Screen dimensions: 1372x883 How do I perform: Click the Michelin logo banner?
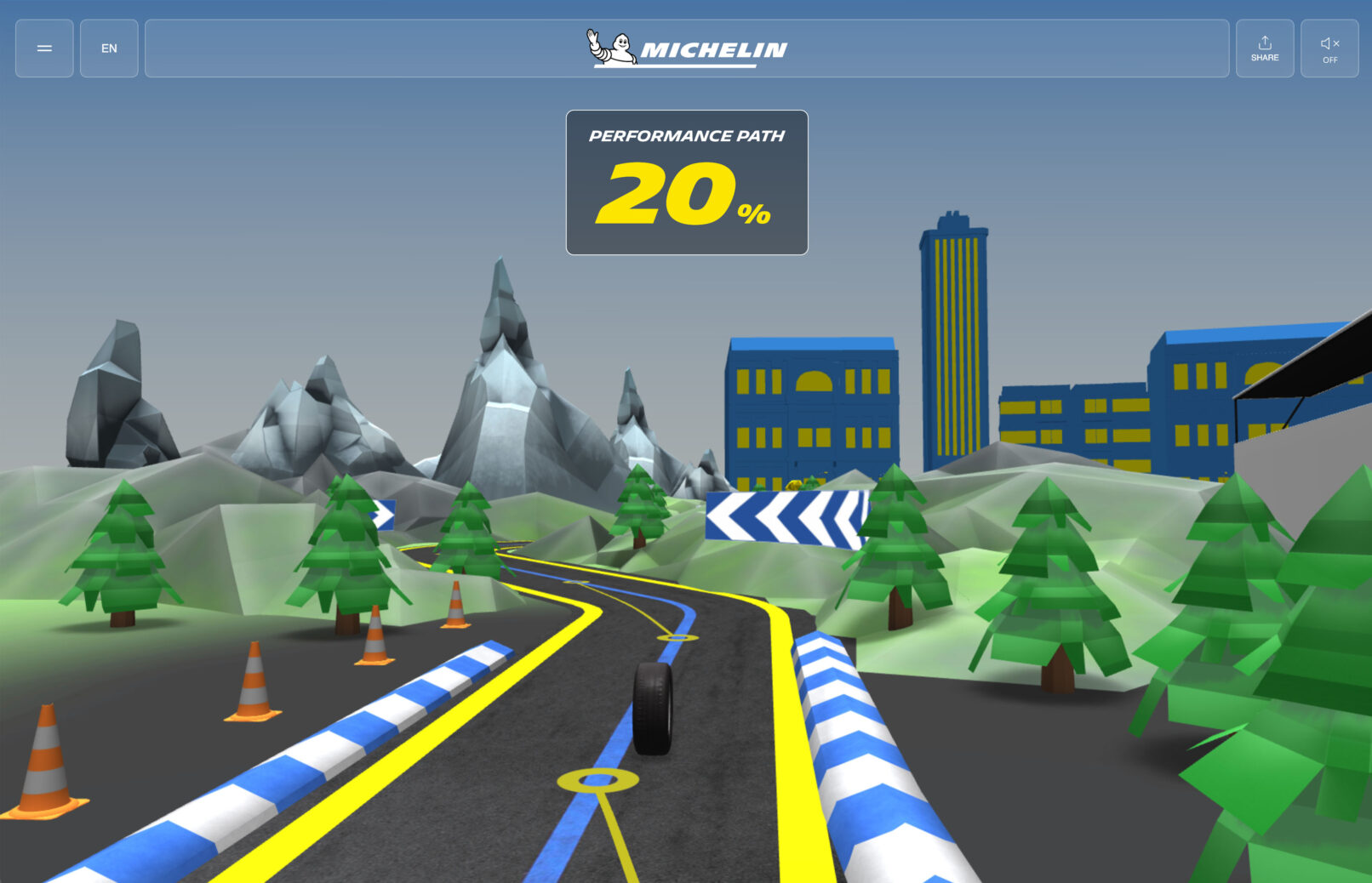coord(686,48)
